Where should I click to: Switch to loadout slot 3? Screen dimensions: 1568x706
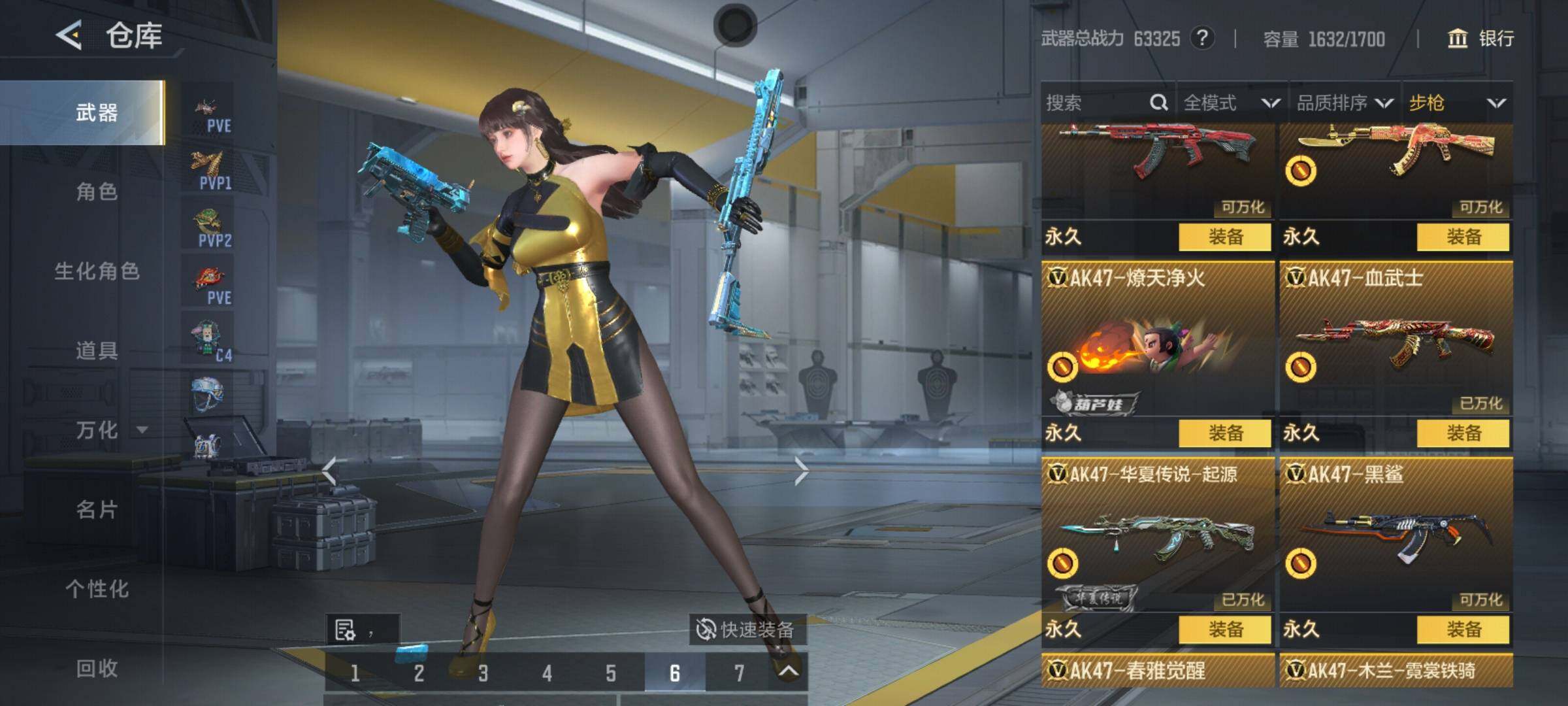483,673
